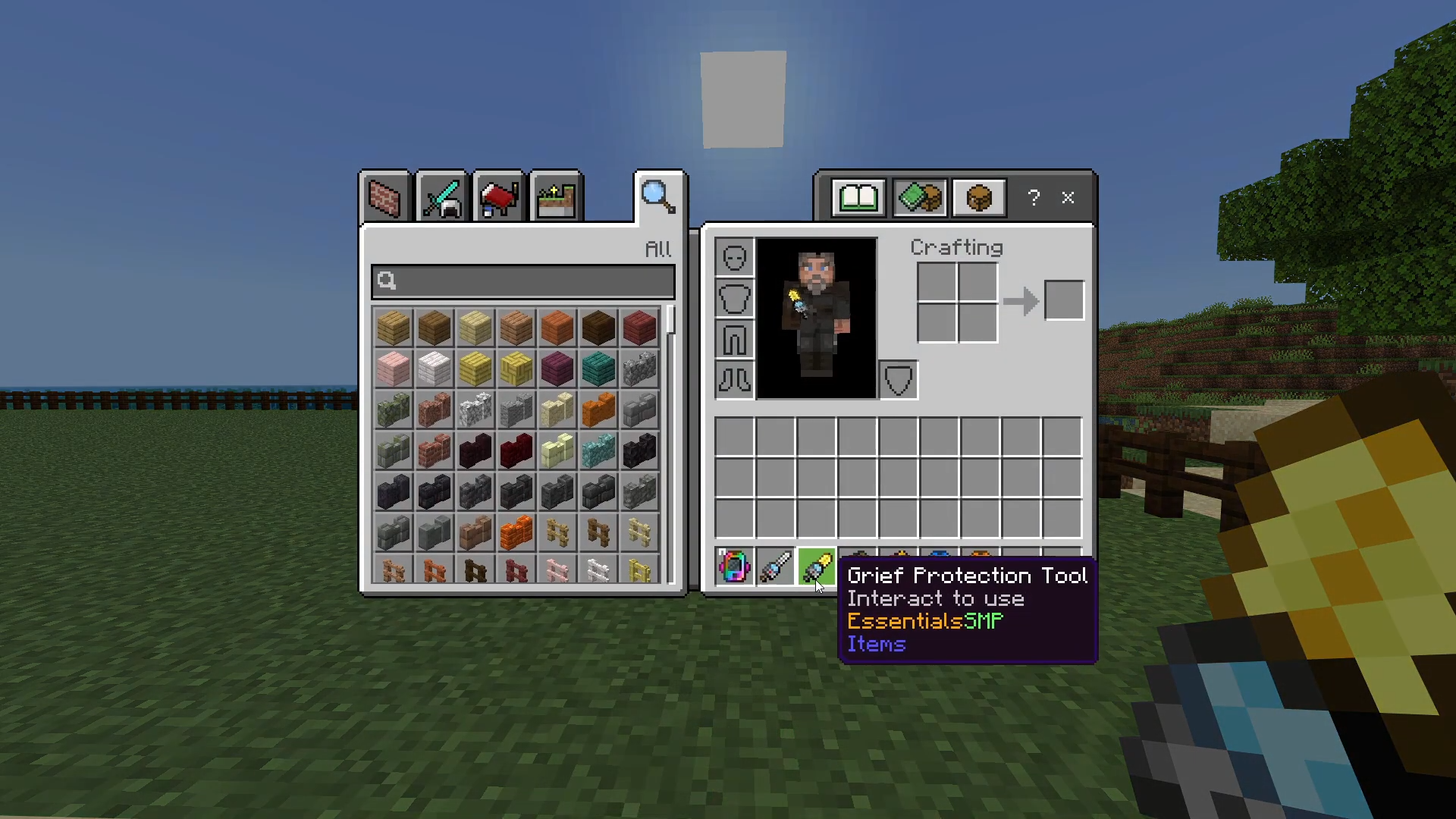Click the chestplate armor slot

click(x=733, y=297)
